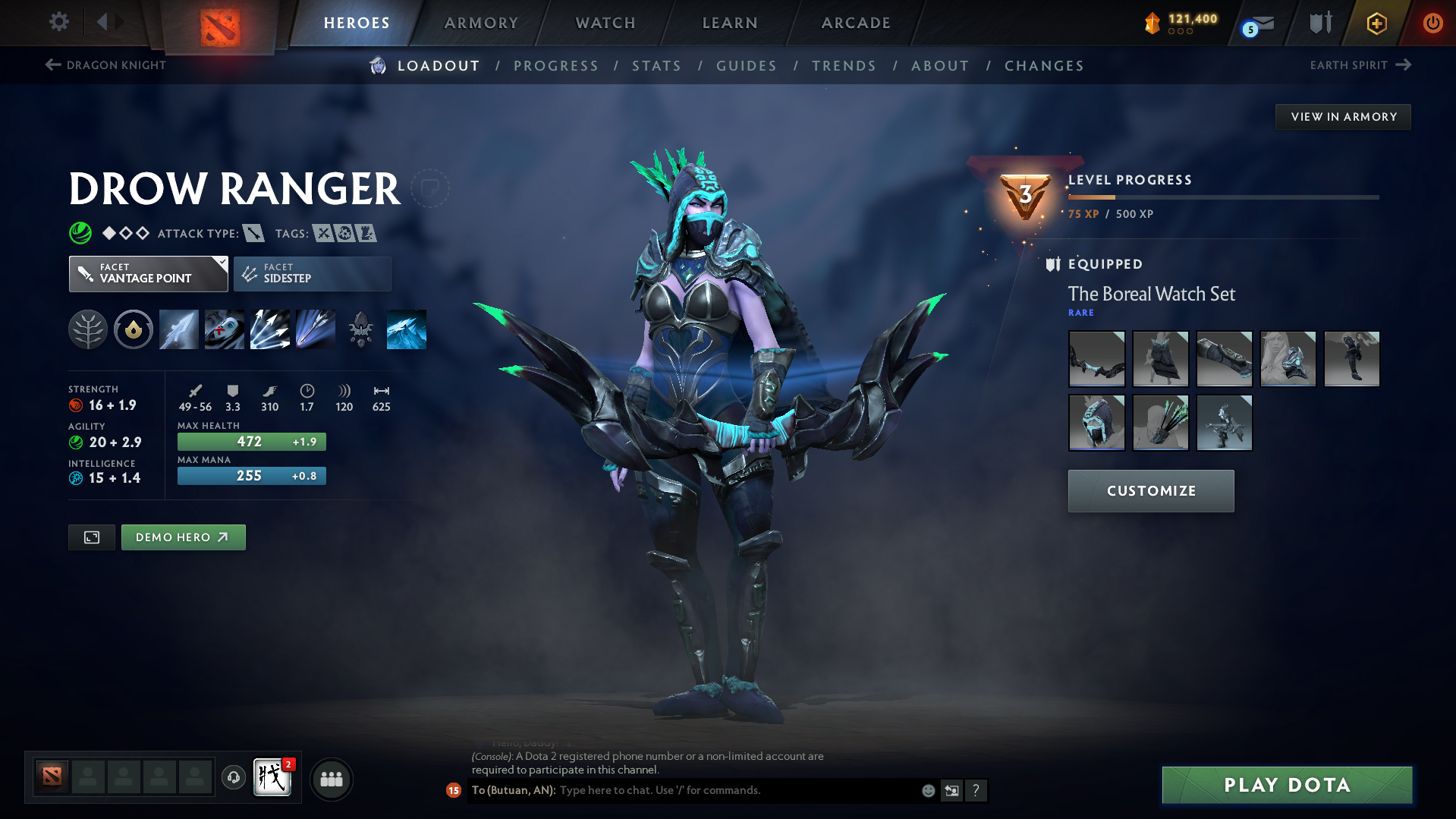
Task: Open the ARMORY menu tab
Action: 481,23
